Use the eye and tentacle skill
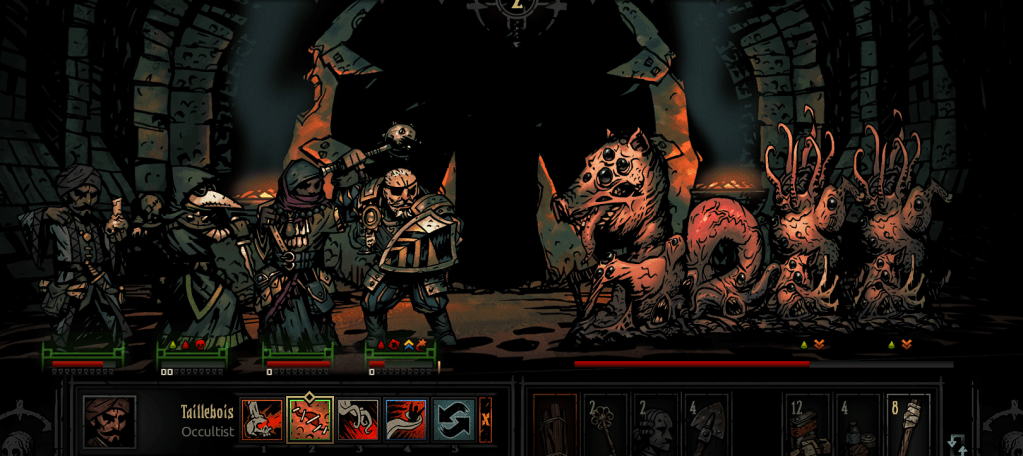 click(x=406, y=420)
